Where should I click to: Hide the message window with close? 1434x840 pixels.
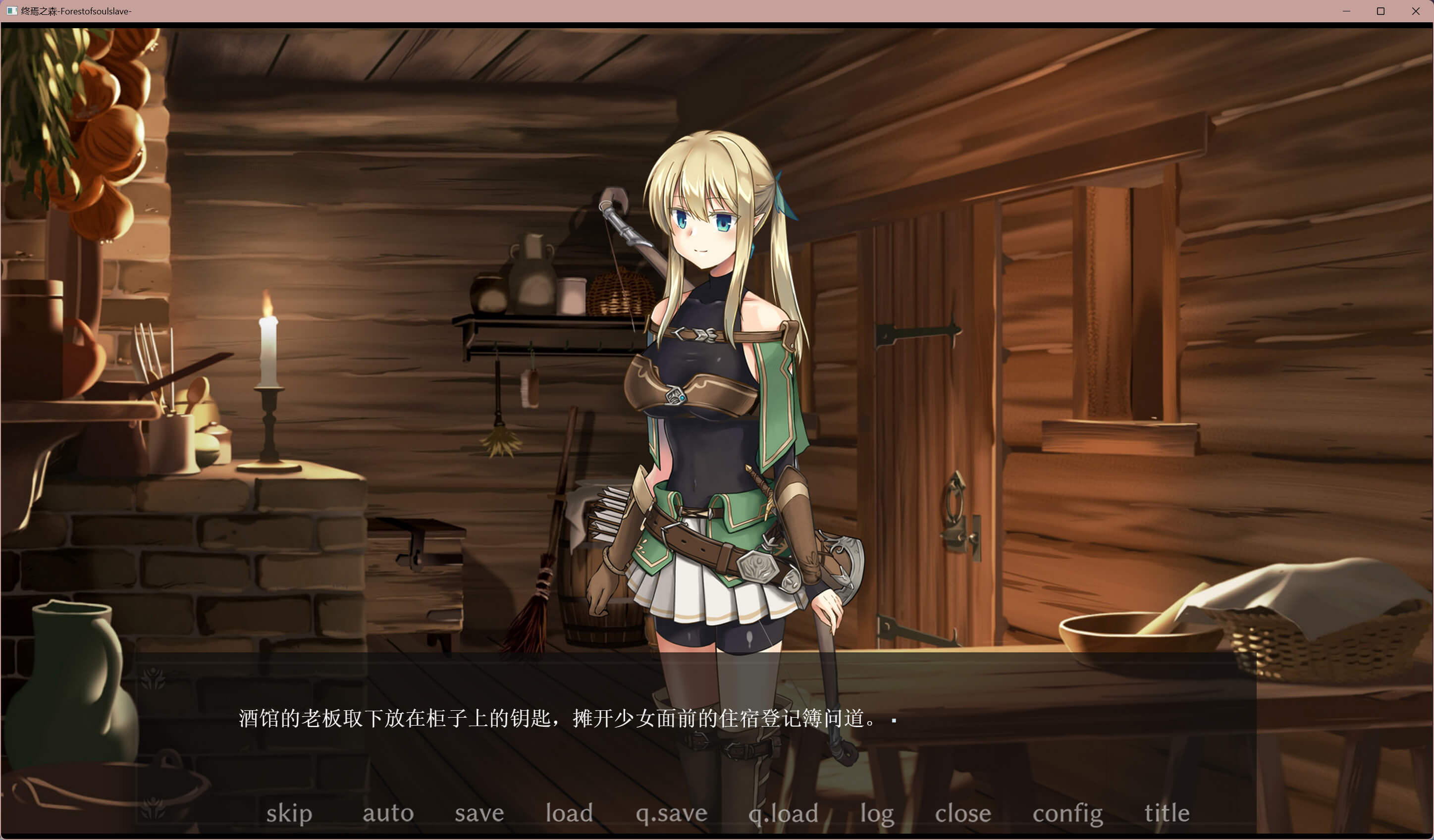(x=963, y=813)
